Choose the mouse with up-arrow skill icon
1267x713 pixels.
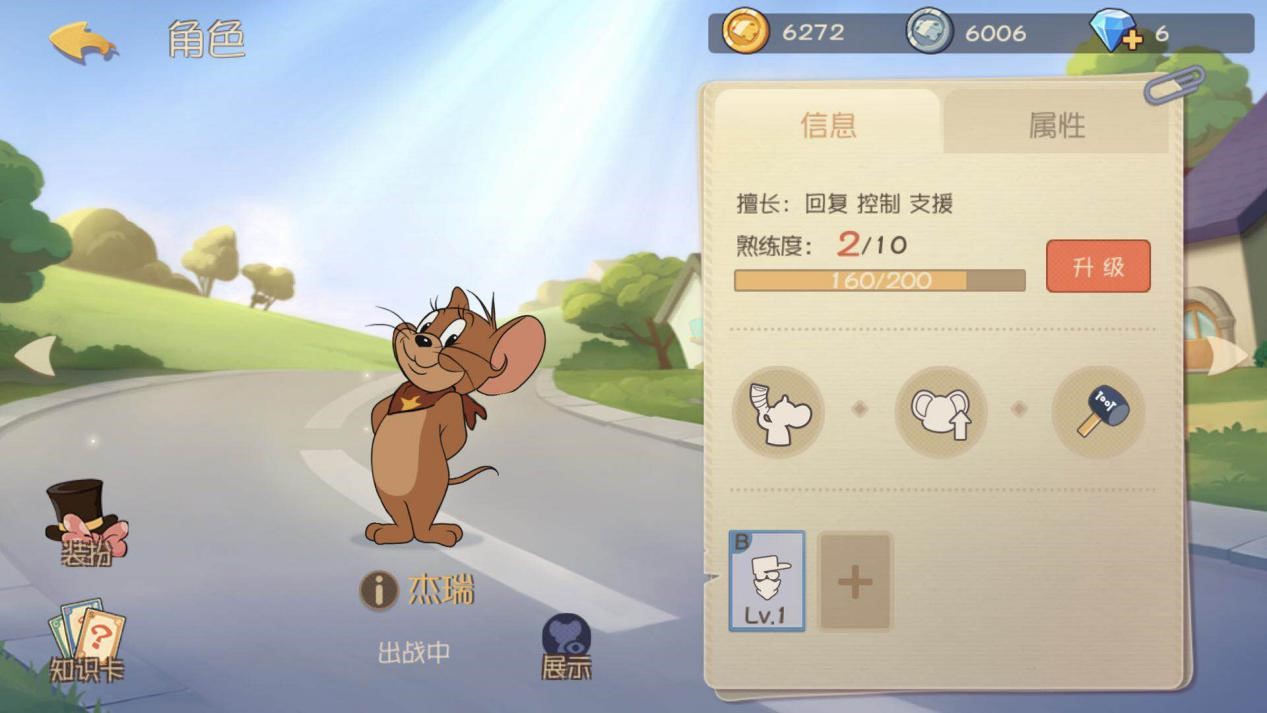coord(940,411)
